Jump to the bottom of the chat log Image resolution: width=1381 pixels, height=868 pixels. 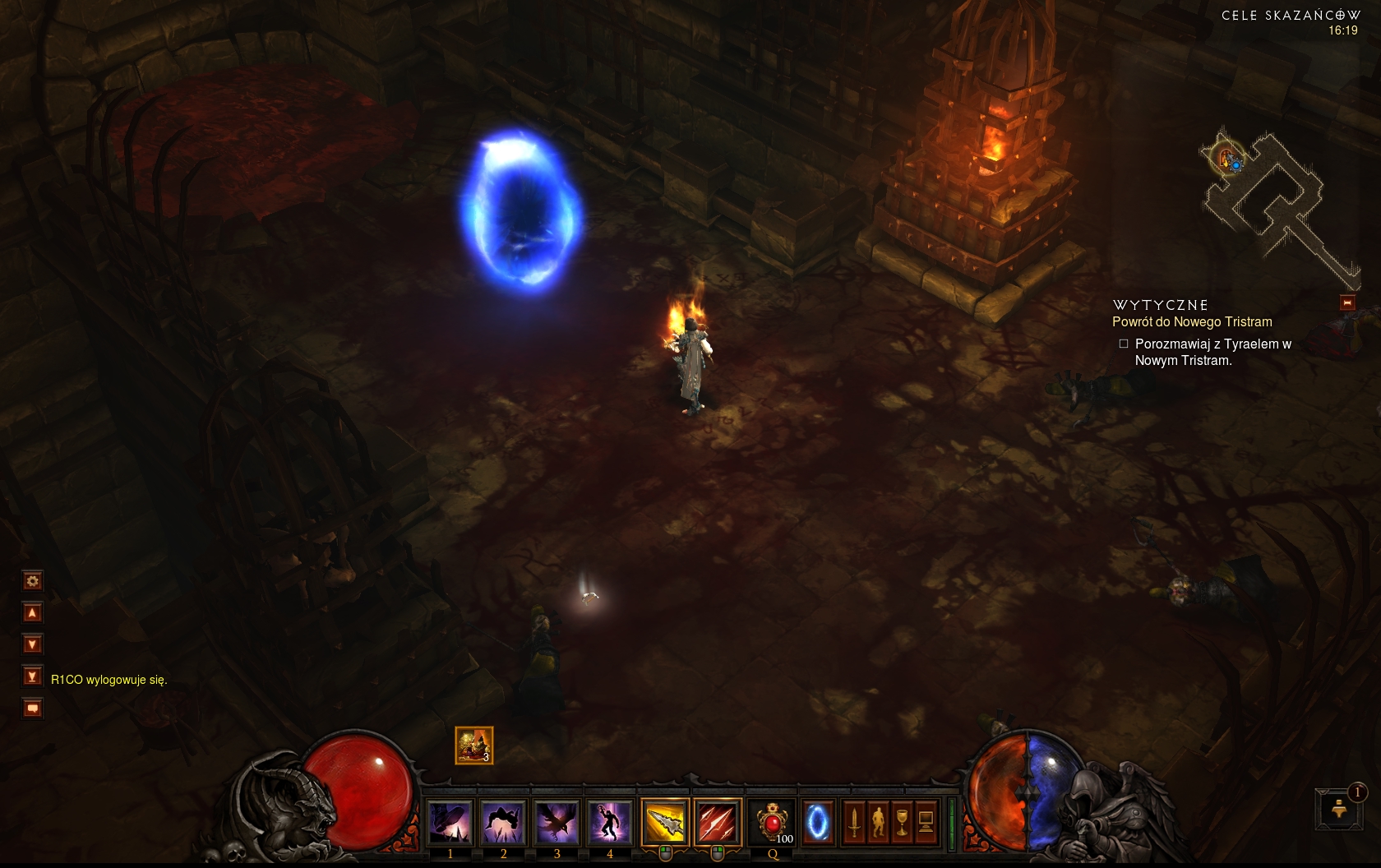pos(32,676)
